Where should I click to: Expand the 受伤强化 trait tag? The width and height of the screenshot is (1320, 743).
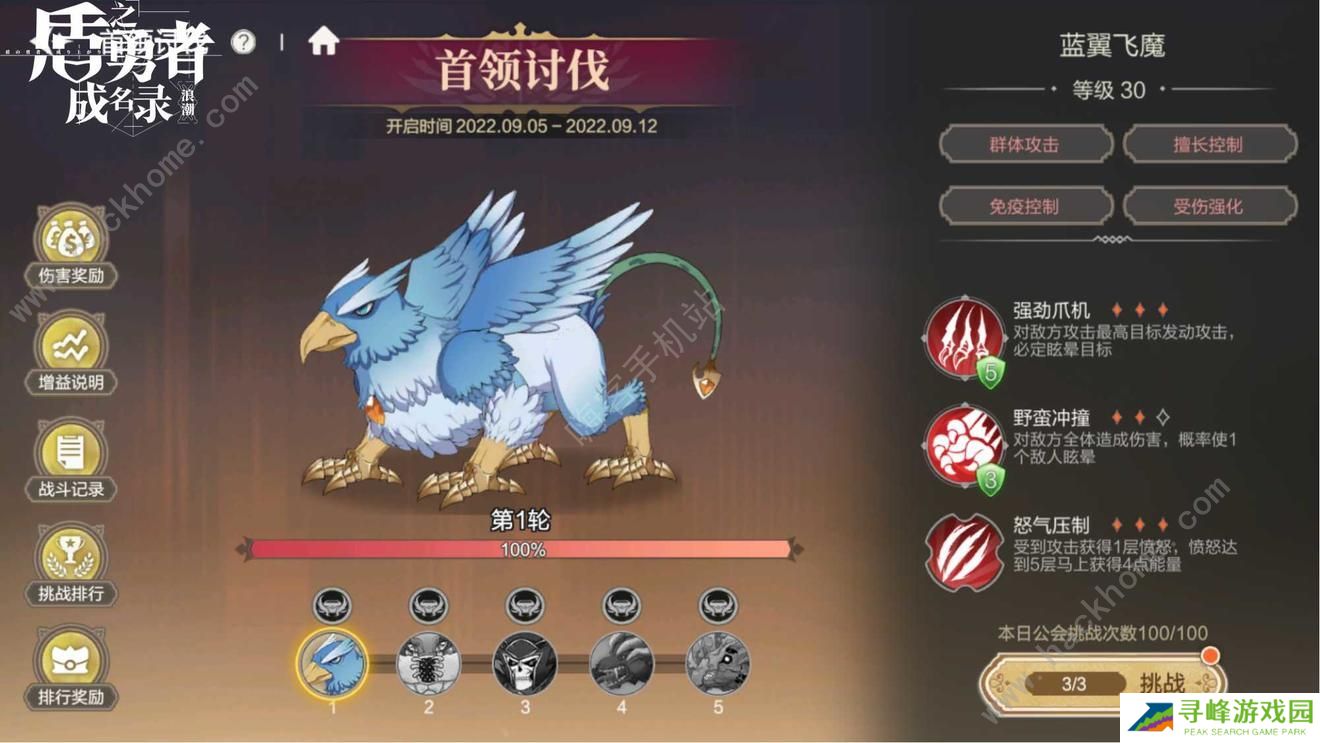(x=1210, y=207)
